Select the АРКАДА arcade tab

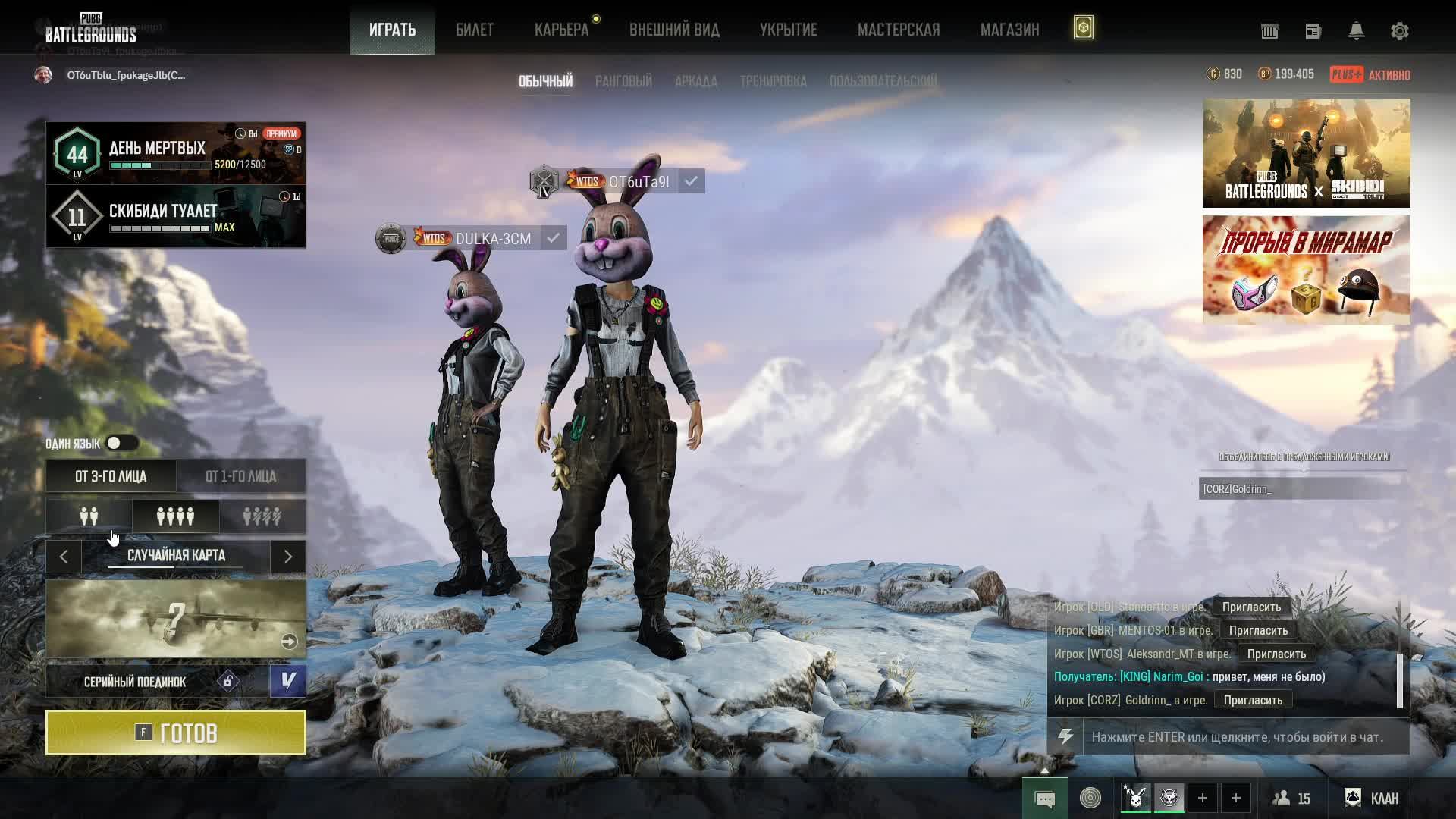point(695,81)
